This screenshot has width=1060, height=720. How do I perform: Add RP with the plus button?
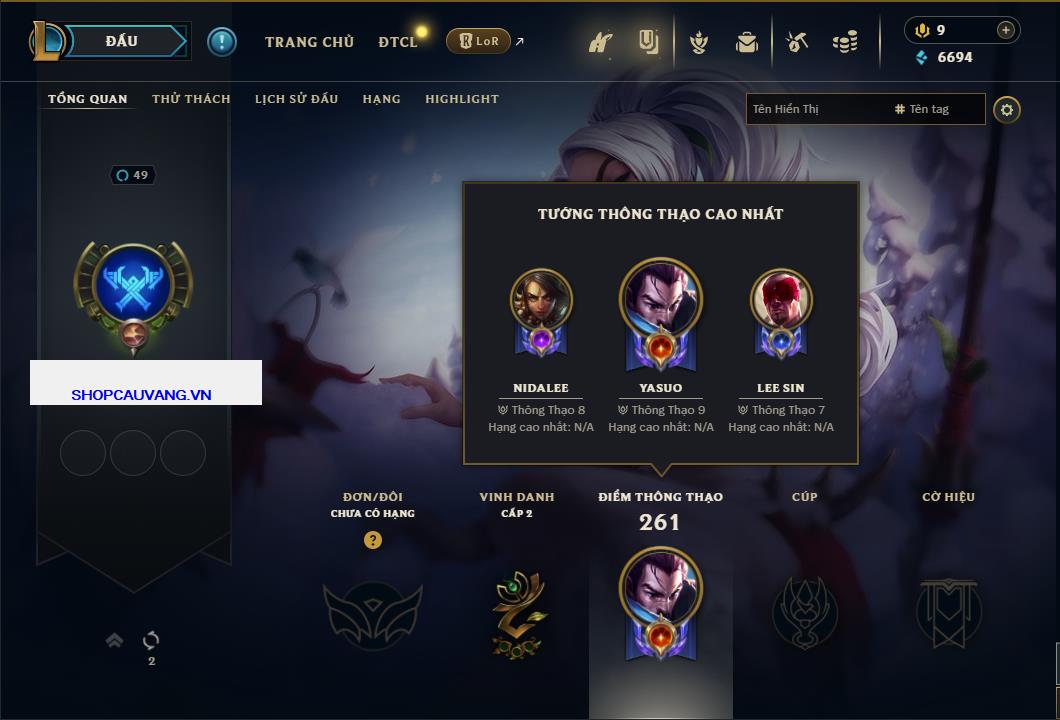click(1006, 30)
